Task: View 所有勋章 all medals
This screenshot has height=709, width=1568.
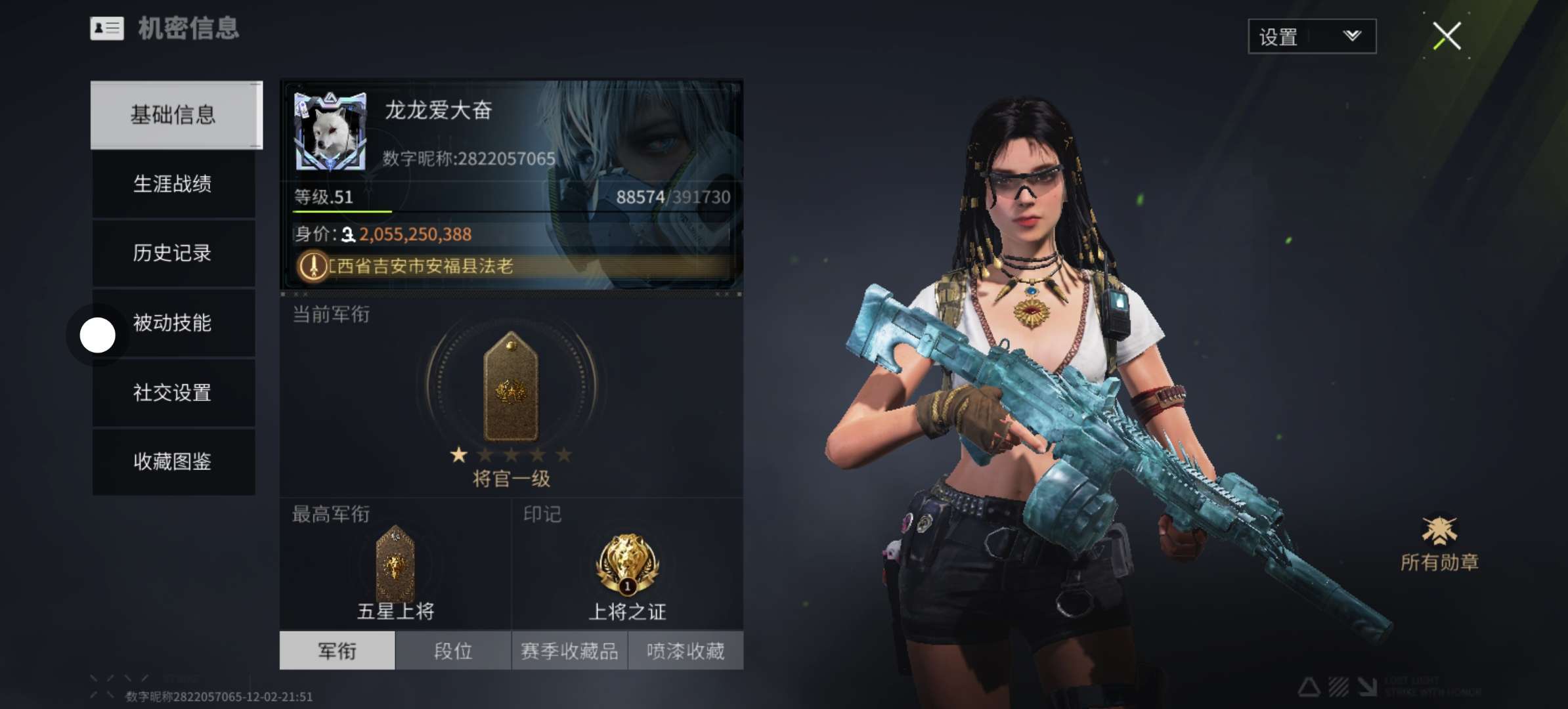Action: pos(1439,544)
